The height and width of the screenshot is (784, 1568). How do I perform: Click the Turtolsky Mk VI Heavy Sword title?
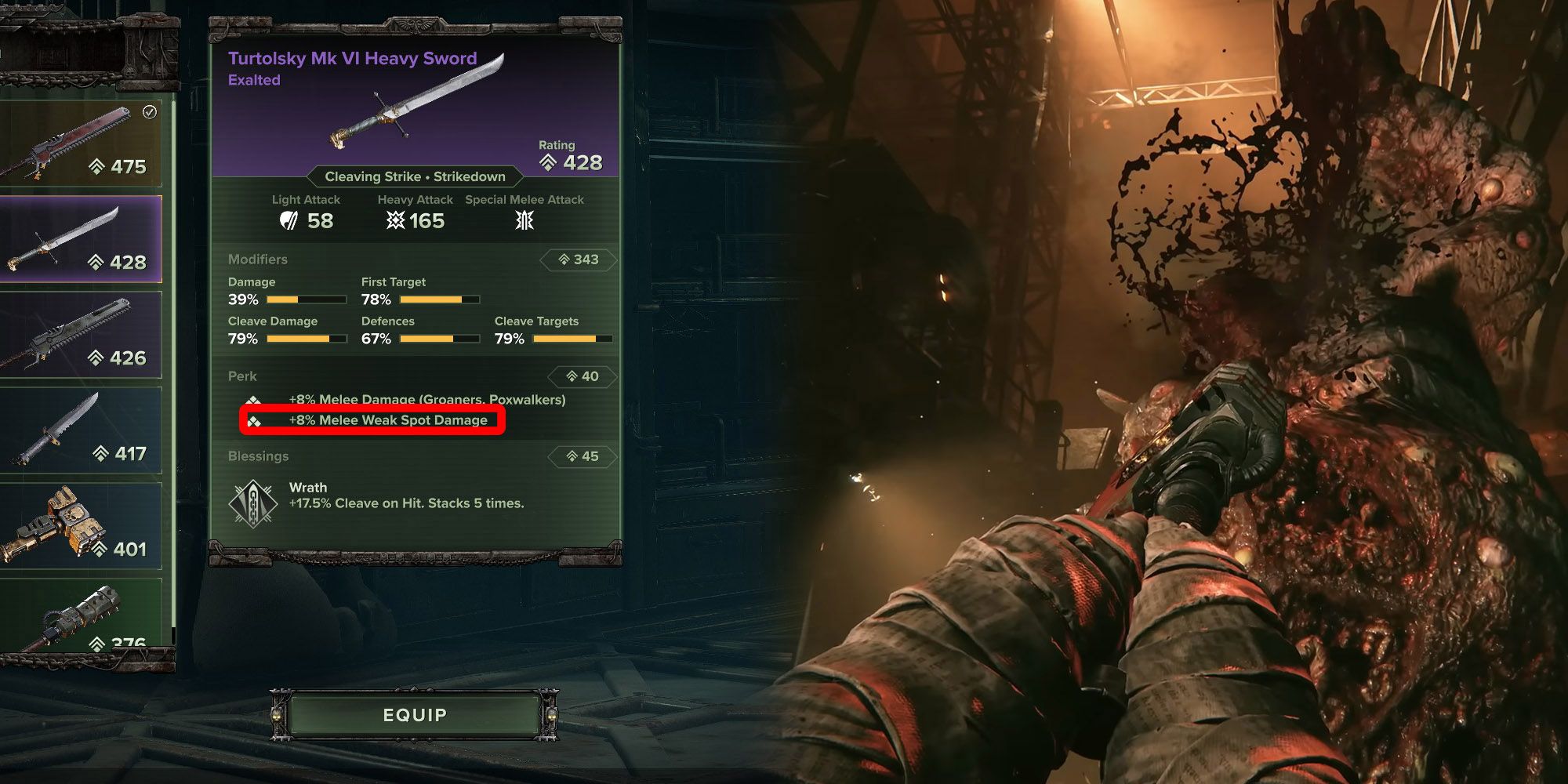352,58
